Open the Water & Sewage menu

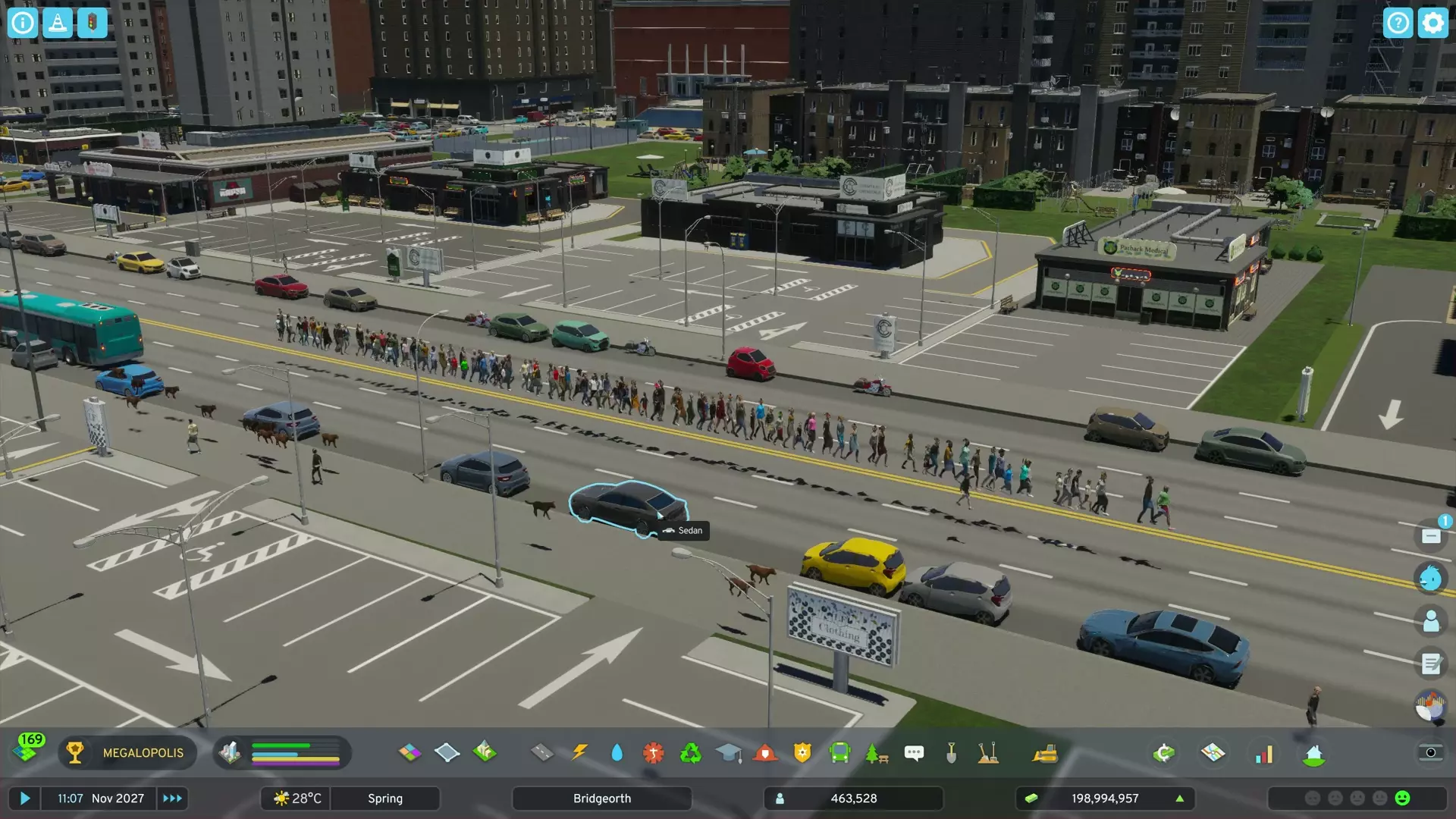click(618, 752)
